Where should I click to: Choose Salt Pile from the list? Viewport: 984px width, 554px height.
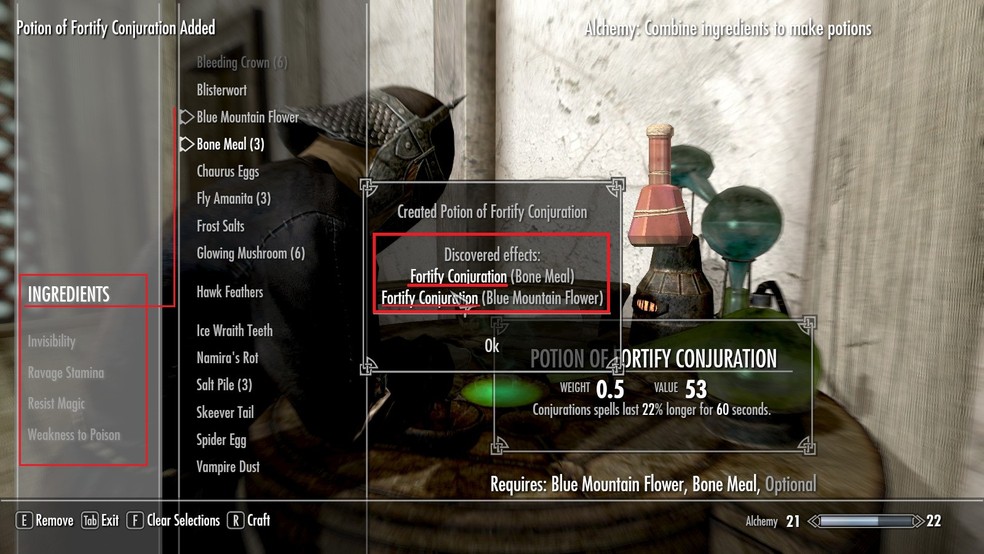(224, 385)
